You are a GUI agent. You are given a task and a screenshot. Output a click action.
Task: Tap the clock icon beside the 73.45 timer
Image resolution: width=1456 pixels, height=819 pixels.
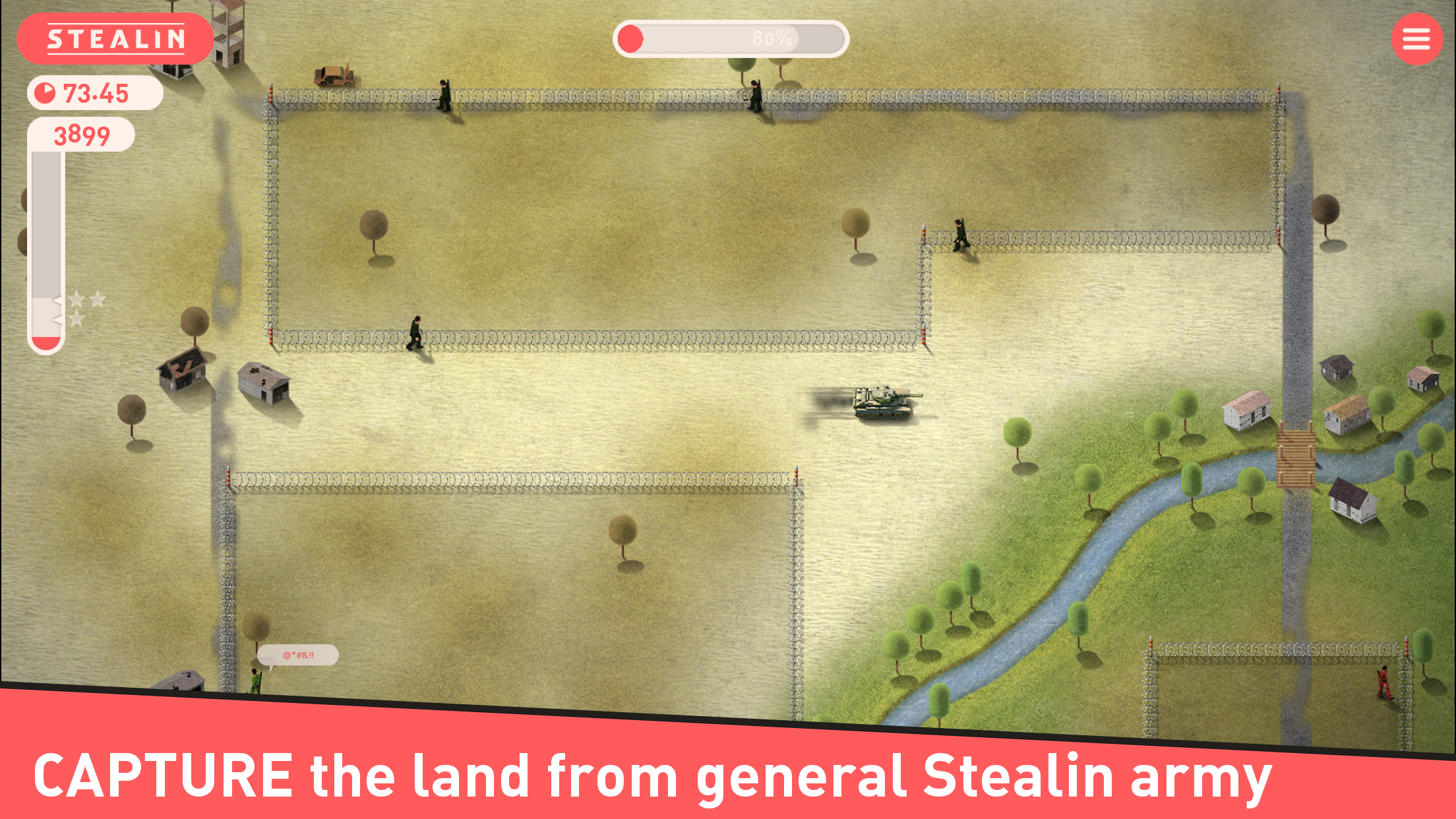click(x=44, y=92)
